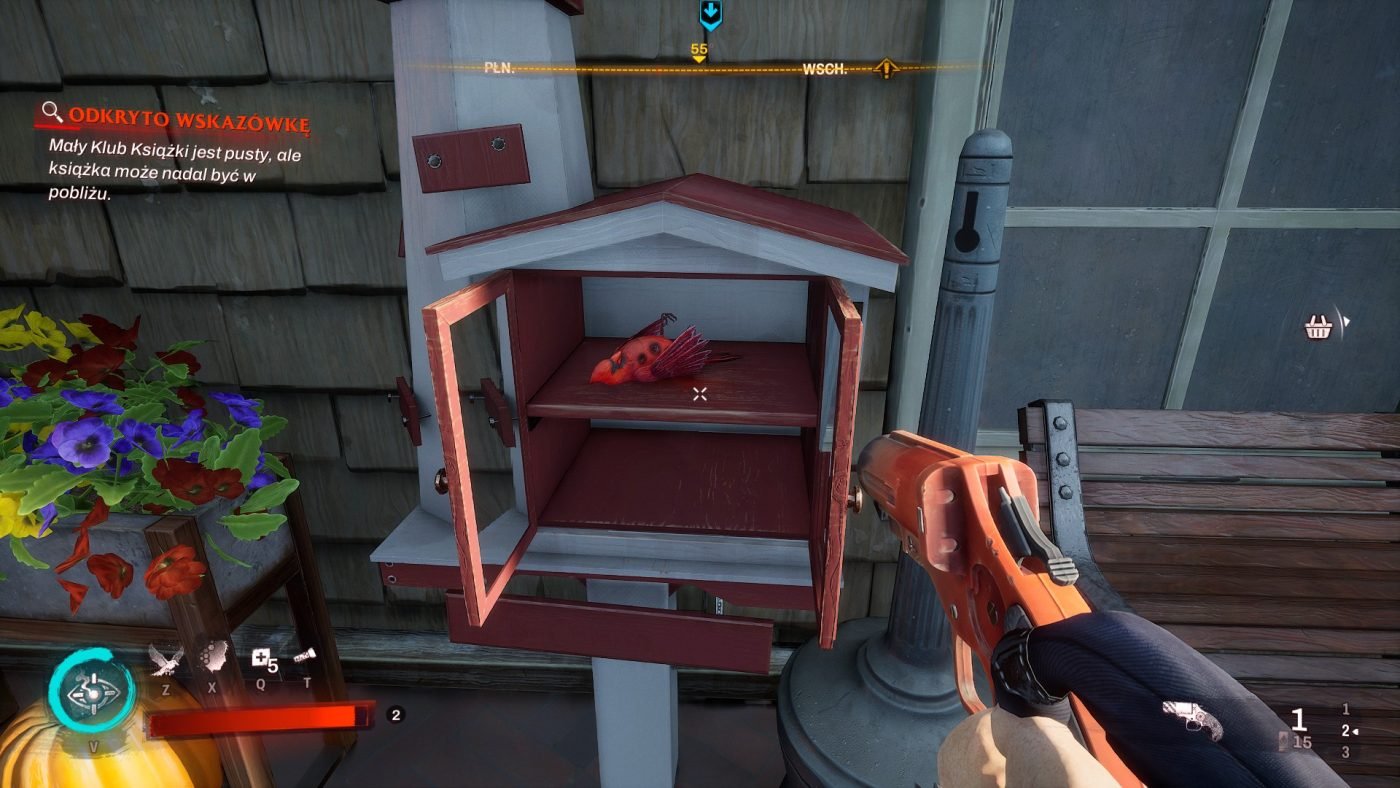The width and height of the screenshot is (1400, 788).
Task: Click the shopping basket waypoint icon
Action: [x=1320, y=326]
